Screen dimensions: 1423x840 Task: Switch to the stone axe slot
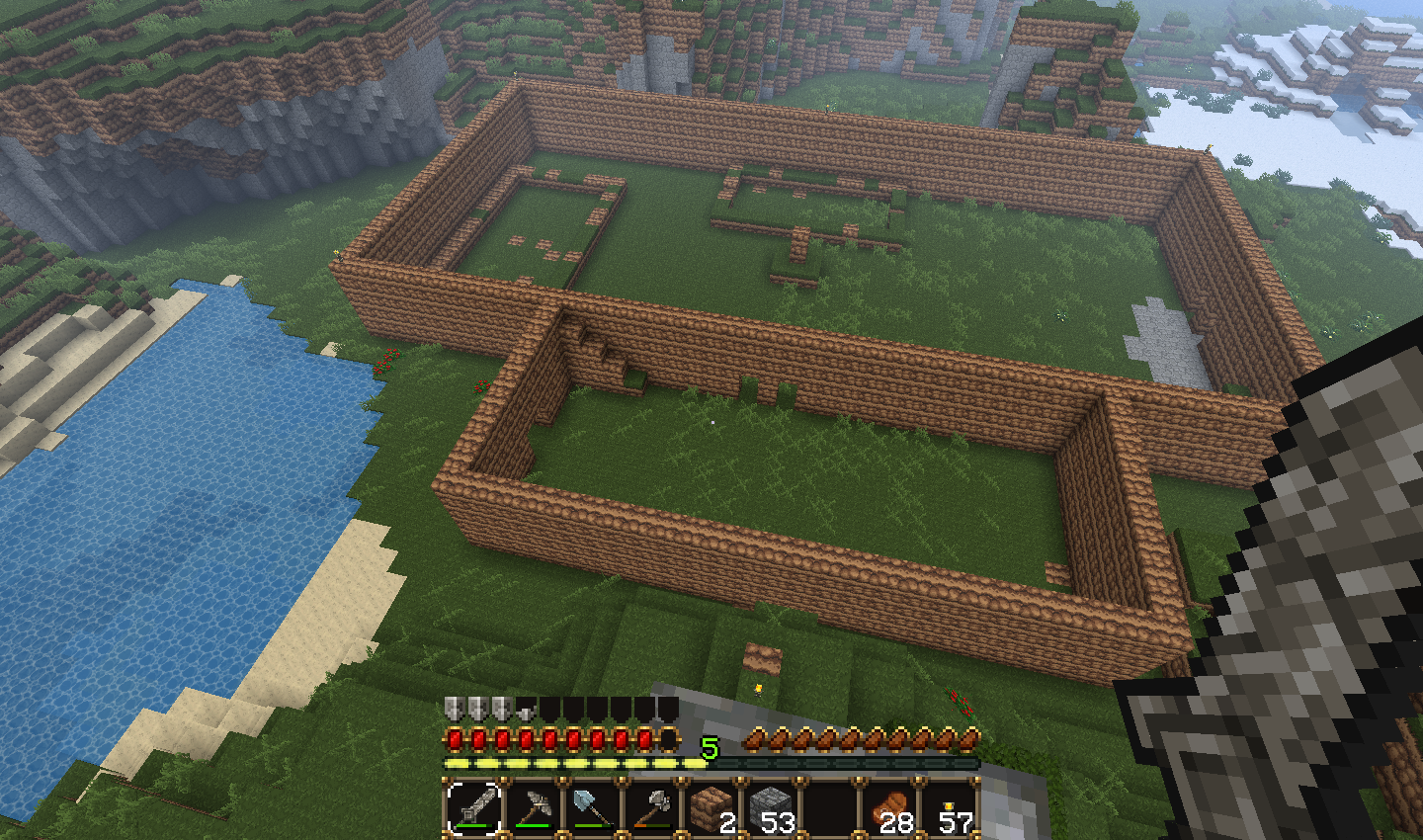point(652,807)
